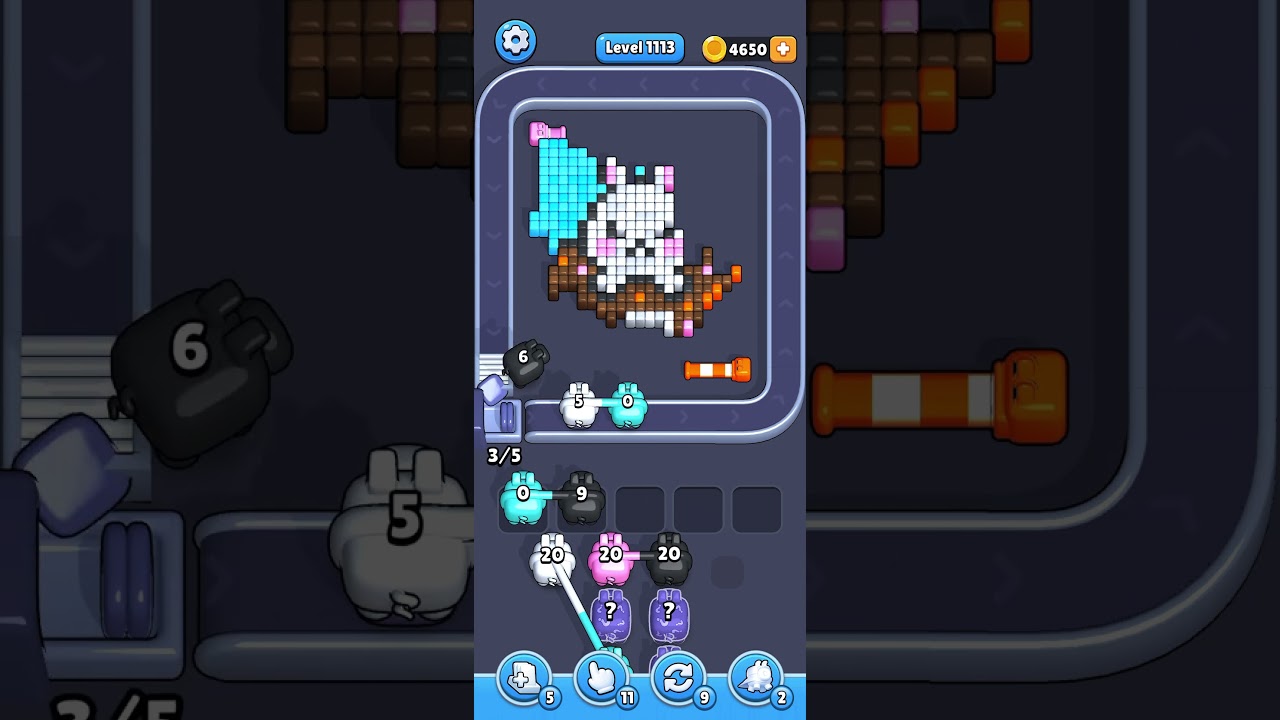Tap the plus button to buy more coins
This screenshot has width=1280, height=720.
(x=783, y=48)
